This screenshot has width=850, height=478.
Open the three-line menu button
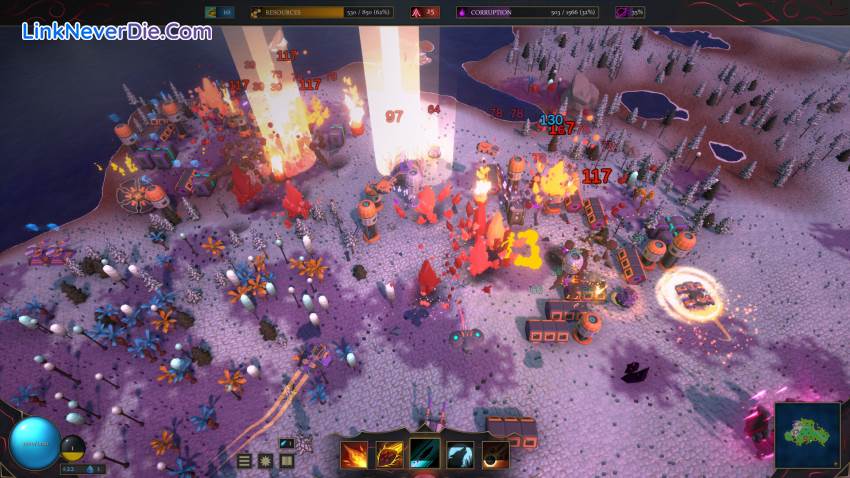point(245,461)
